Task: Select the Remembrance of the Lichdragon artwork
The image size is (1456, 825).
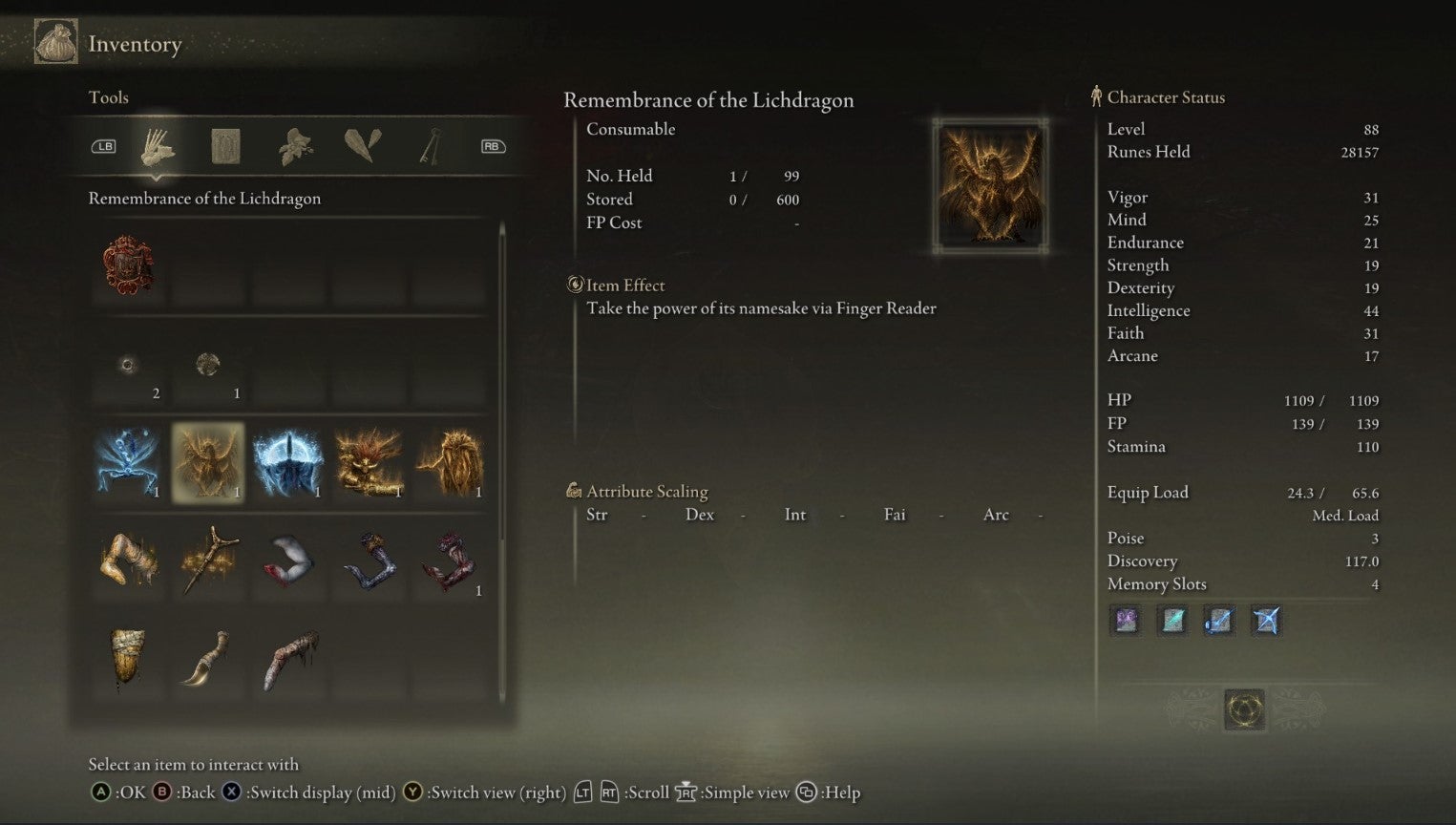Action: point(989,184)
